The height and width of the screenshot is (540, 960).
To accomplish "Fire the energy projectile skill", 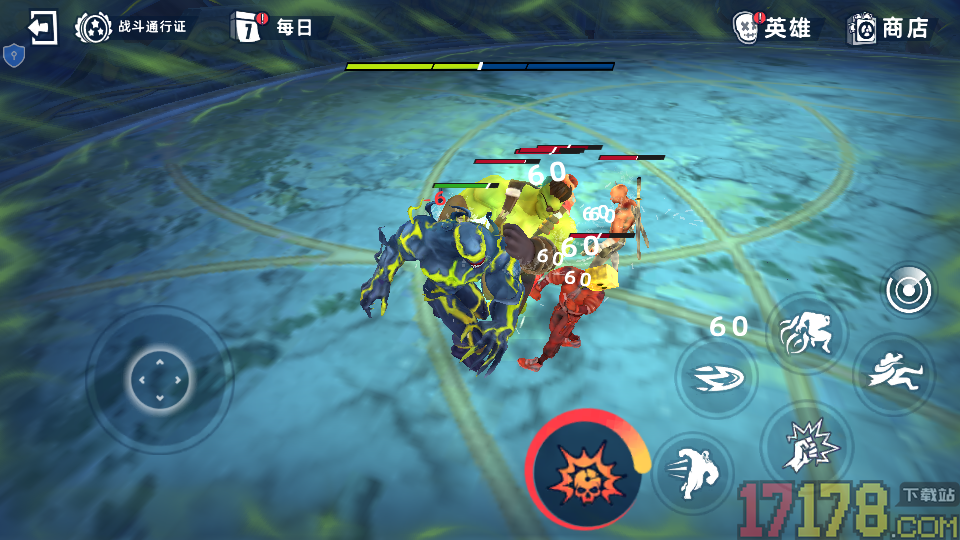I will click(716, 378).
